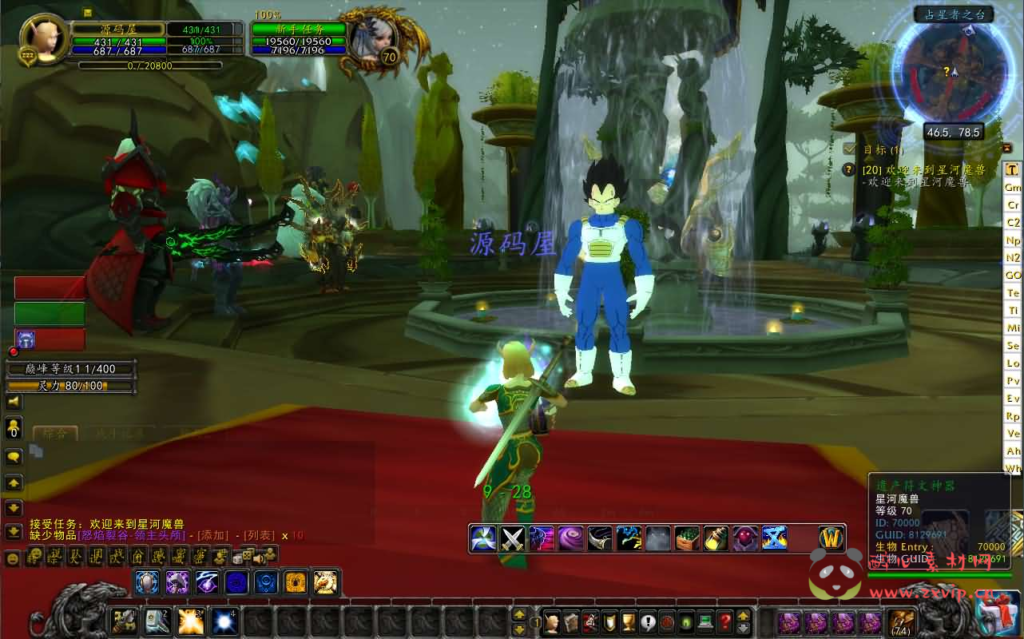Choose the Pv entry in the side panel
This screenshot has width=1024, height=639.
[1013, 381]
